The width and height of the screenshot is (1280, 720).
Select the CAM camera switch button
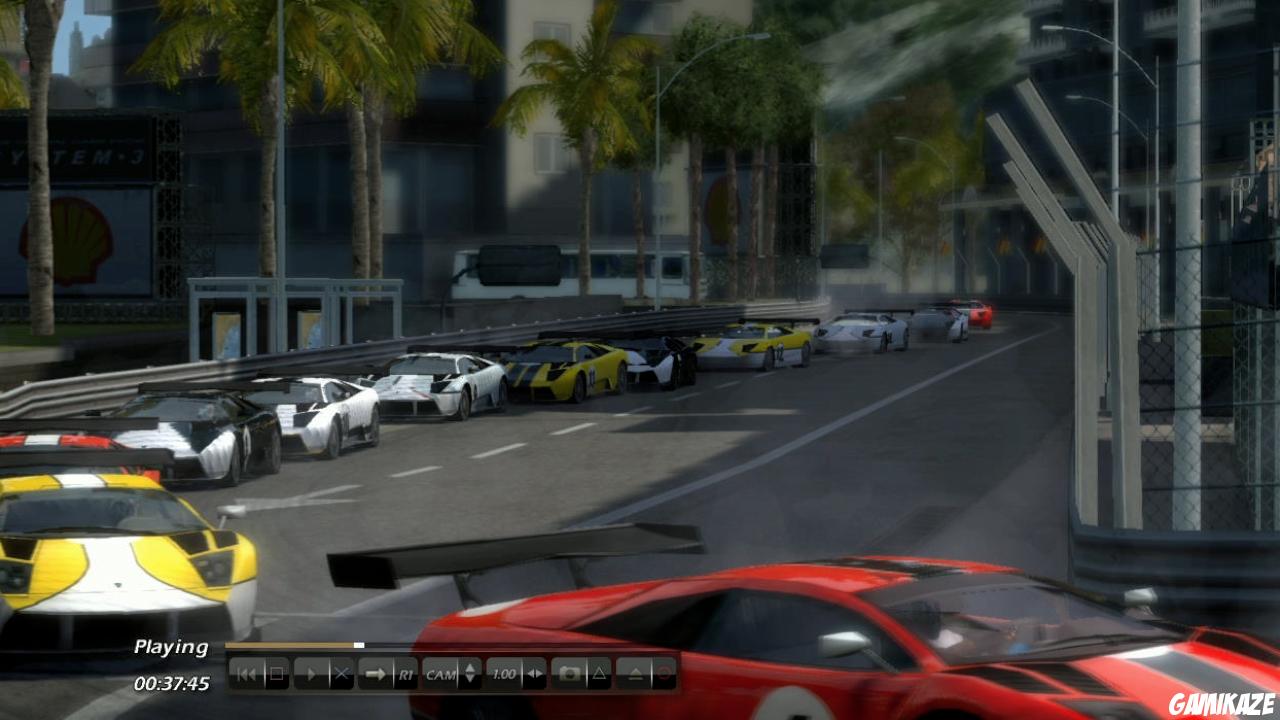[x=440, y=673]
